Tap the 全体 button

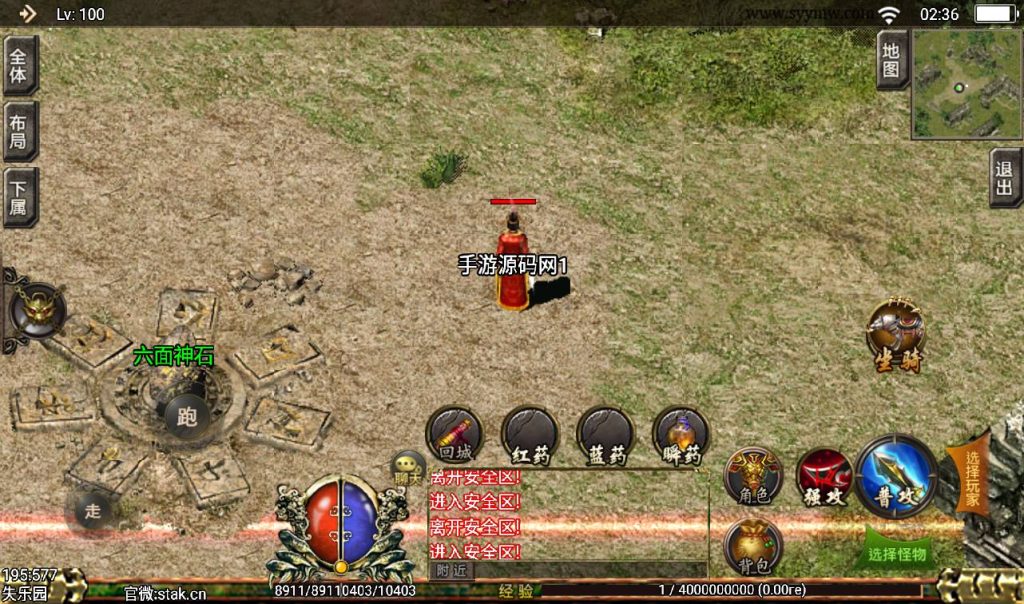pos(20,66)
